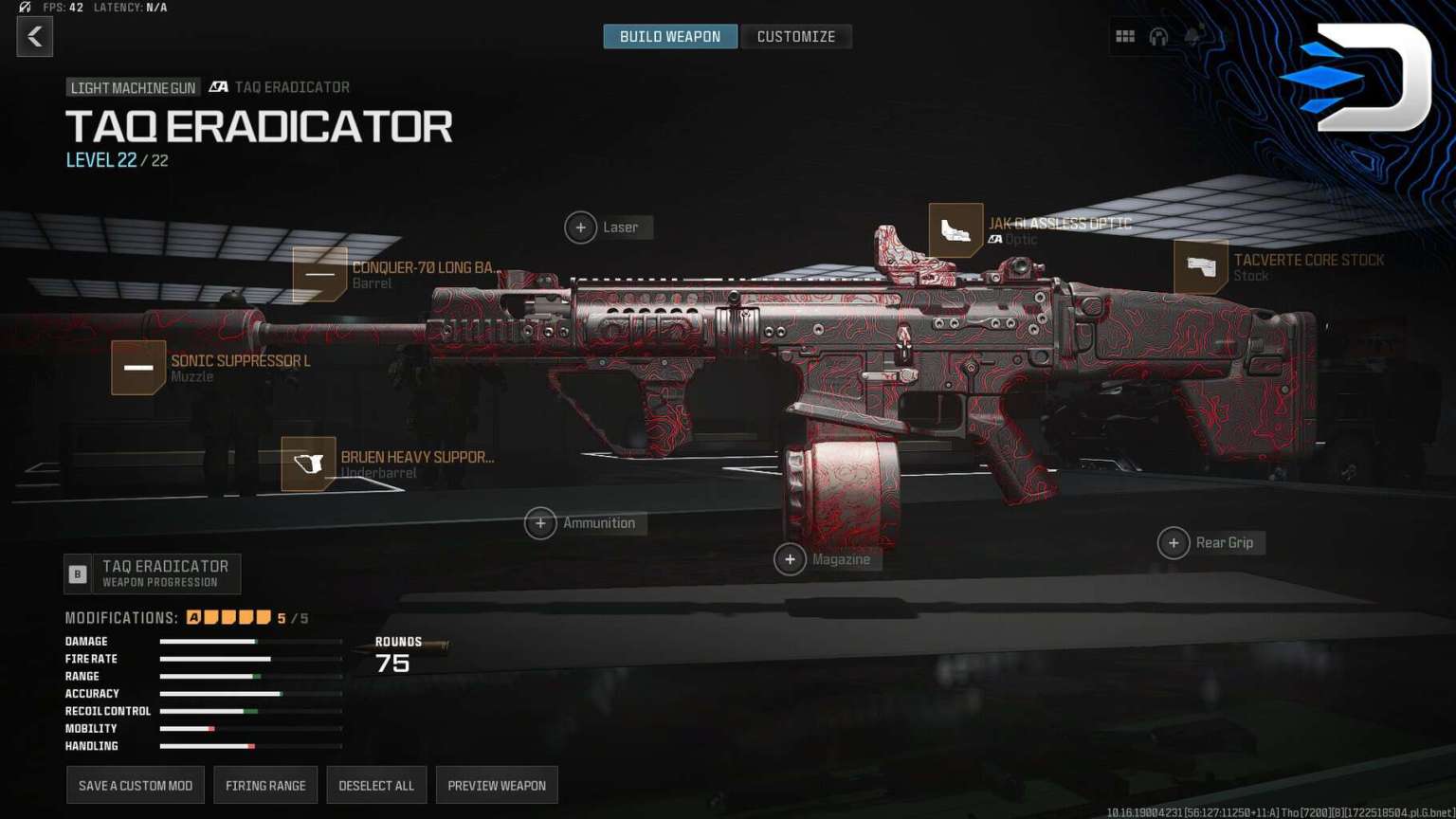Open the Customize tab
1456x819 pixels.
pos(795,37)
